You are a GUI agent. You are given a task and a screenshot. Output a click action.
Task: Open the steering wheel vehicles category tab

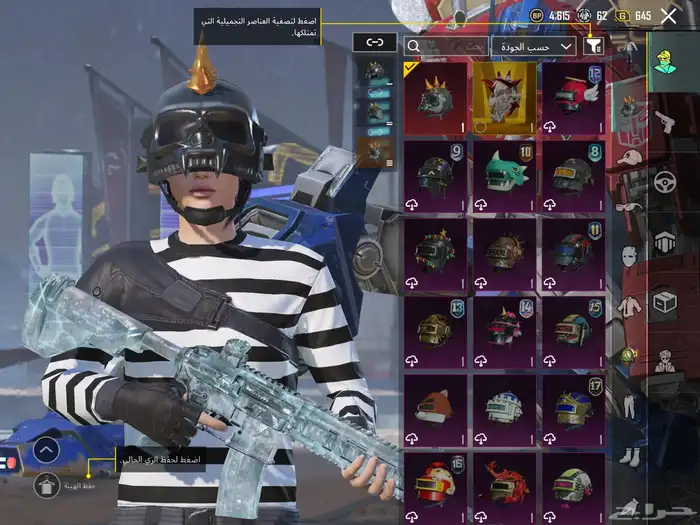coord(664,182)
